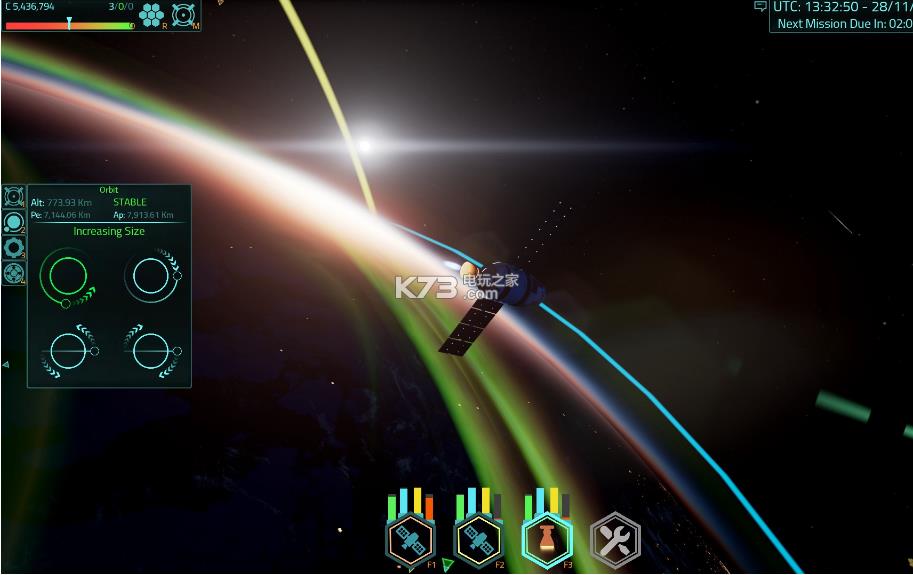
Task: Select the F1 satellite with orange hexagon
Action: click(409, 540)
